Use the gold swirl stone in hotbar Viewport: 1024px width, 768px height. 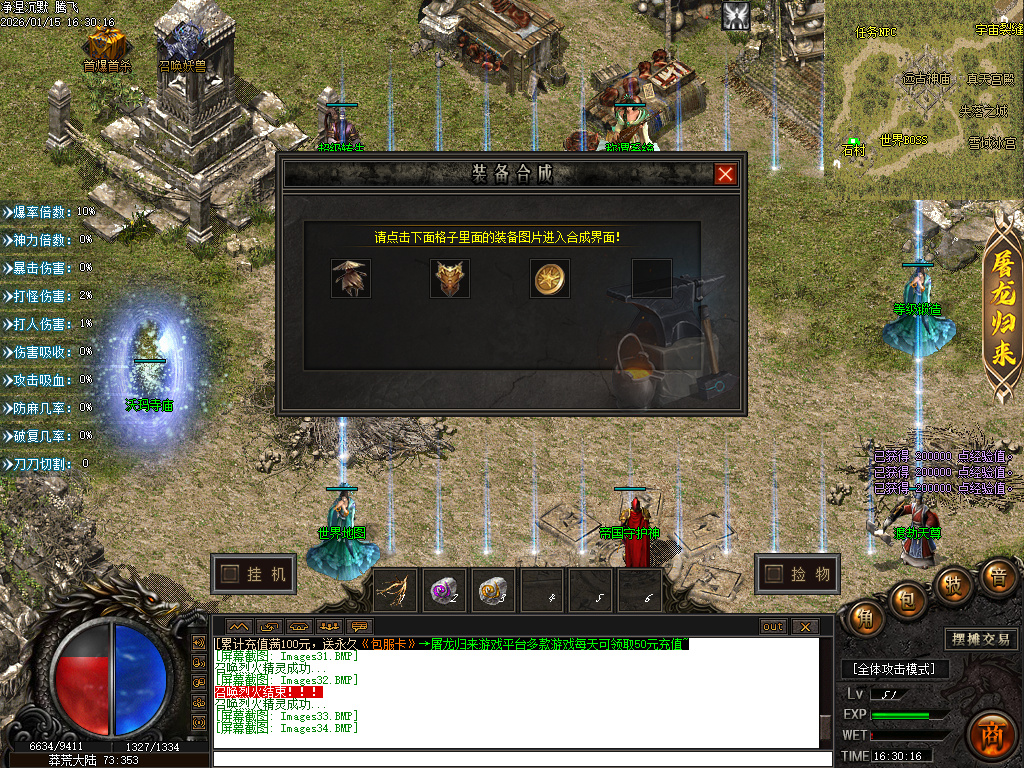[x=492, y=591]
